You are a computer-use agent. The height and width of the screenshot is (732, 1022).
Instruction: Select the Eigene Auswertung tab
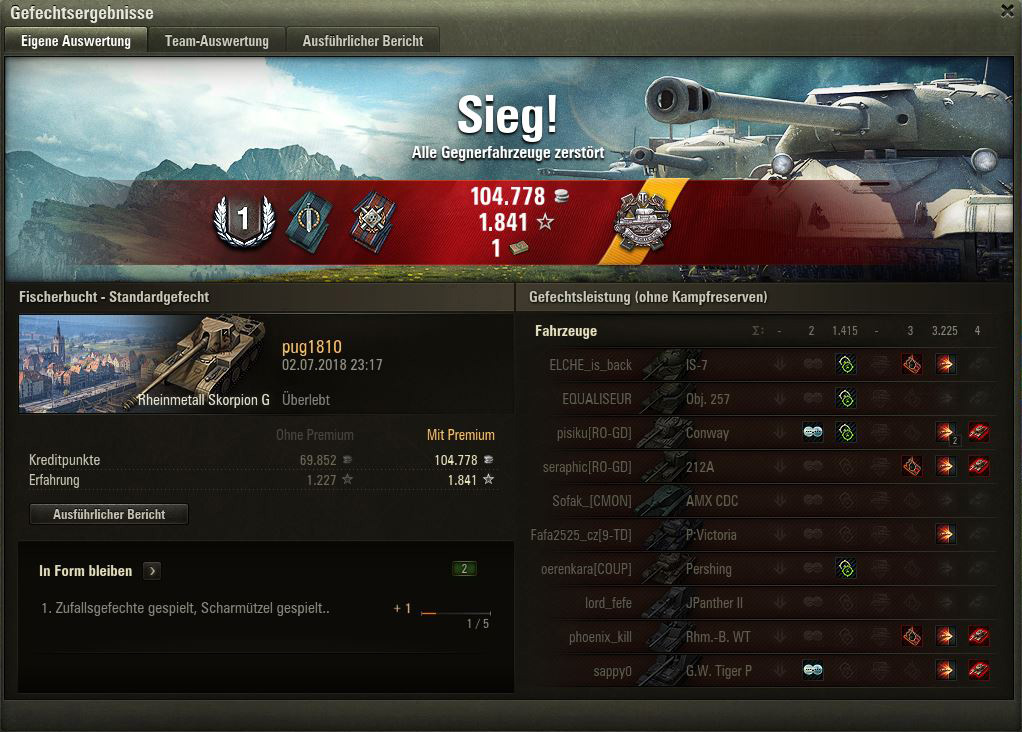click(x=76, y=41)
